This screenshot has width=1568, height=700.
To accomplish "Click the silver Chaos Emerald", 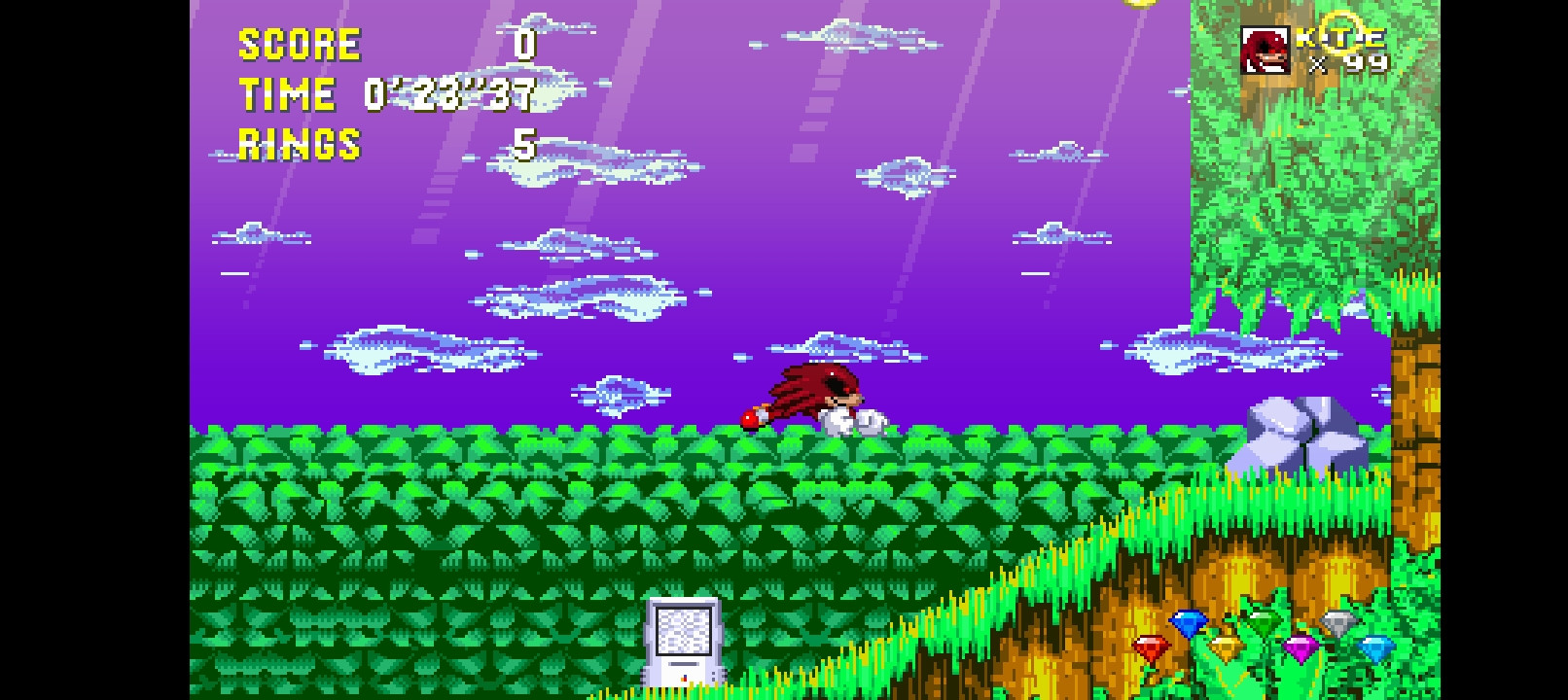I will point(1340,623).
